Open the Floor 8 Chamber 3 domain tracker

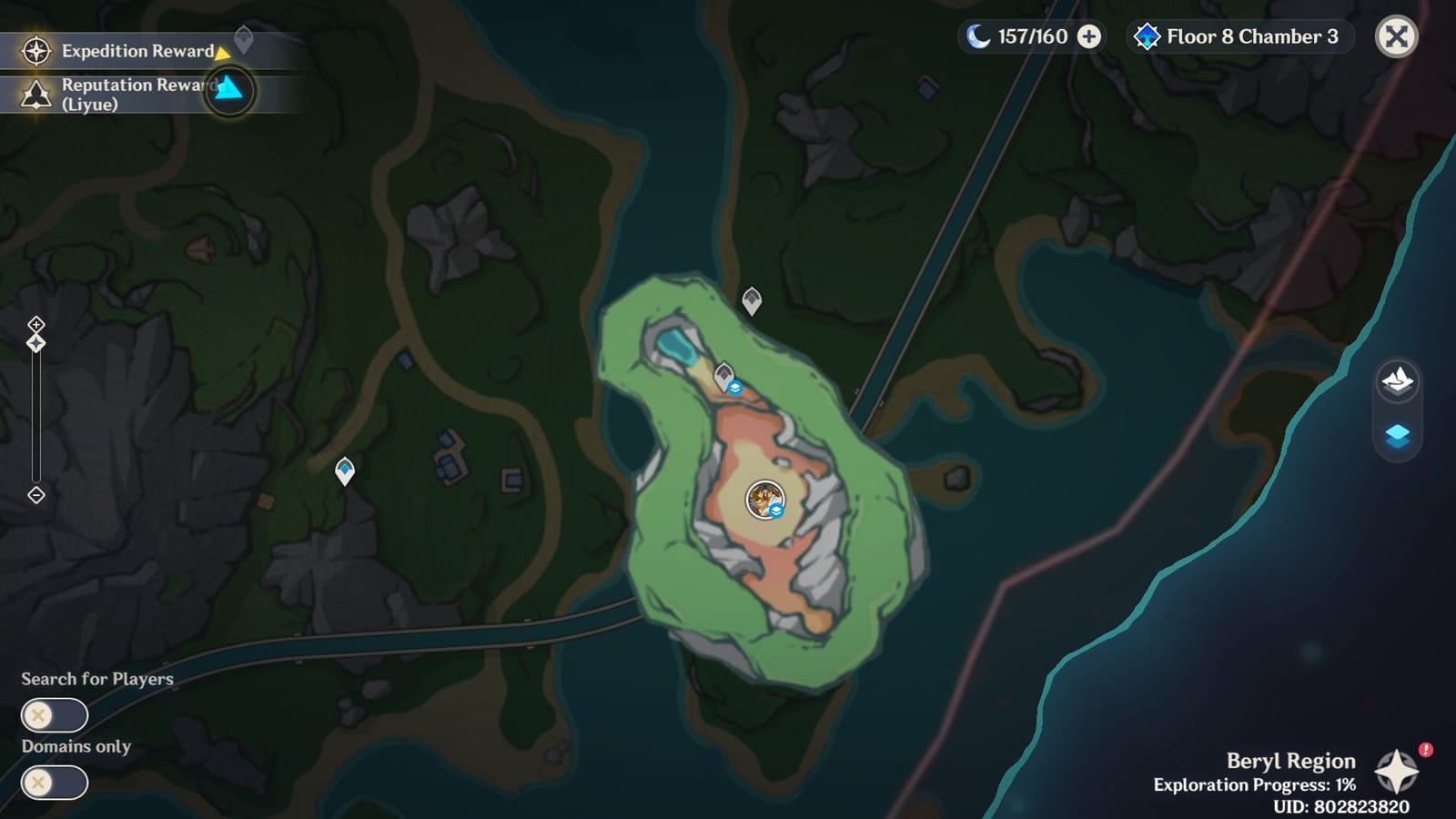1238,37
